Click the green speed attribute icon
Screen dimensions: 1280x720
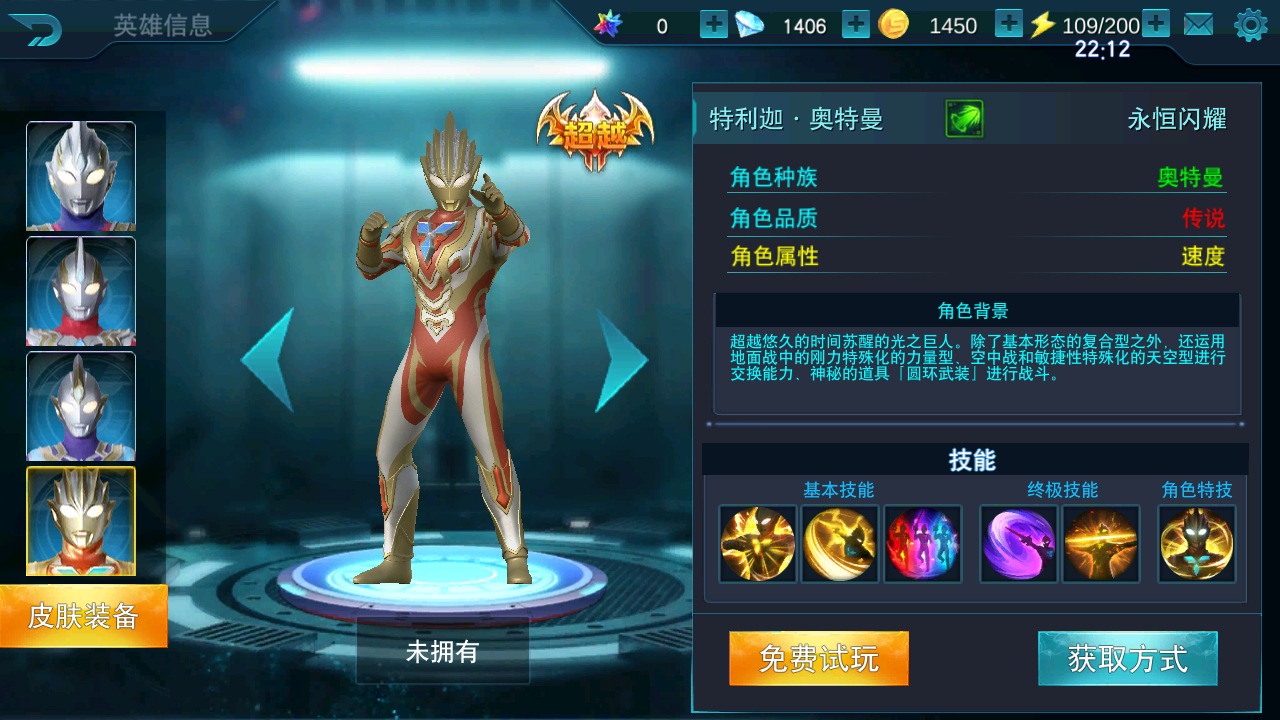coord(964,119)
